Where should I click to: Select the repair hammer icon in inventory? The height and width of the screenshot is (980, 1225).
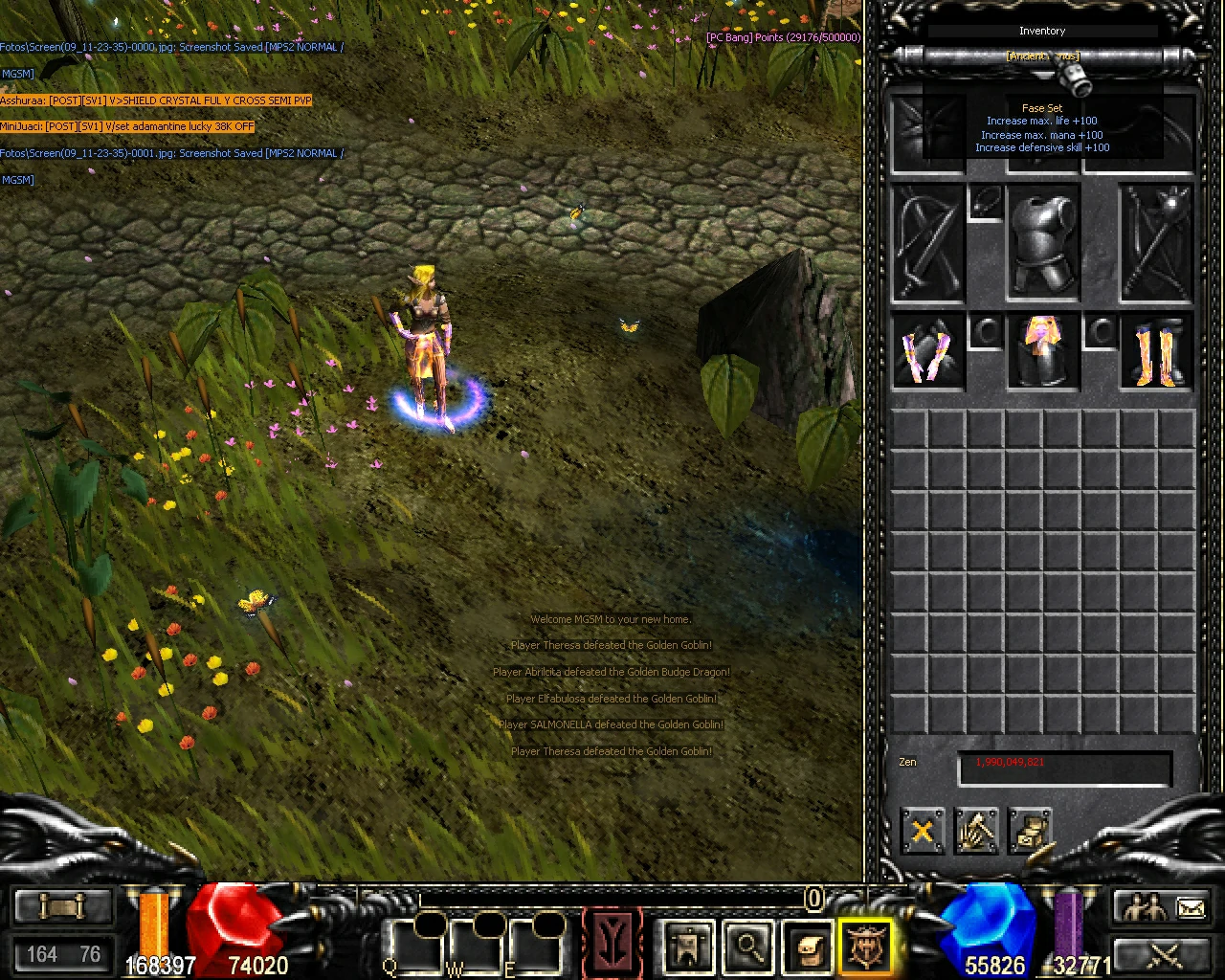[x=977, y=832]
